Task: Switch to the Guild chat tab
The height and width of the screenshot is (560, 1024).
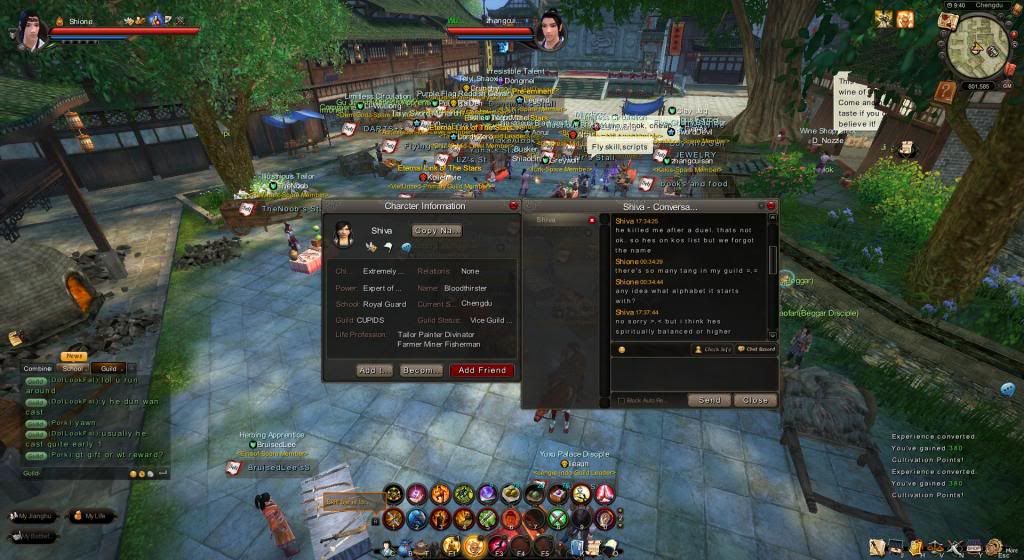Action: [108, 368]
